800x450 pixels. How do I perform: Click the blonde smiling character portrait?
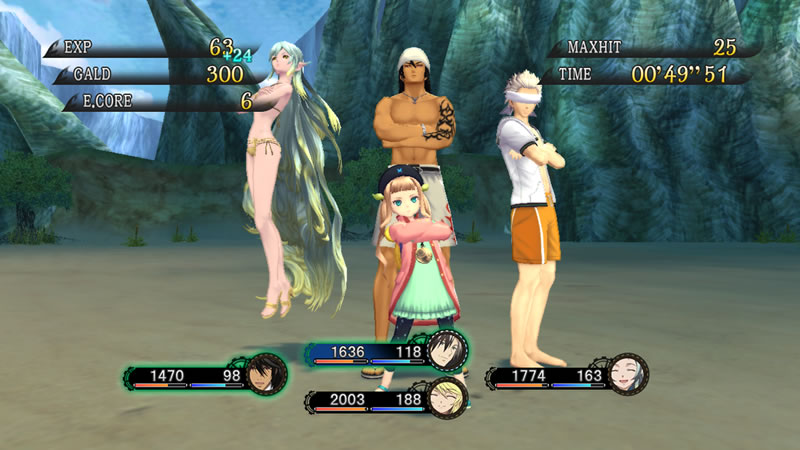click(446, 399)
